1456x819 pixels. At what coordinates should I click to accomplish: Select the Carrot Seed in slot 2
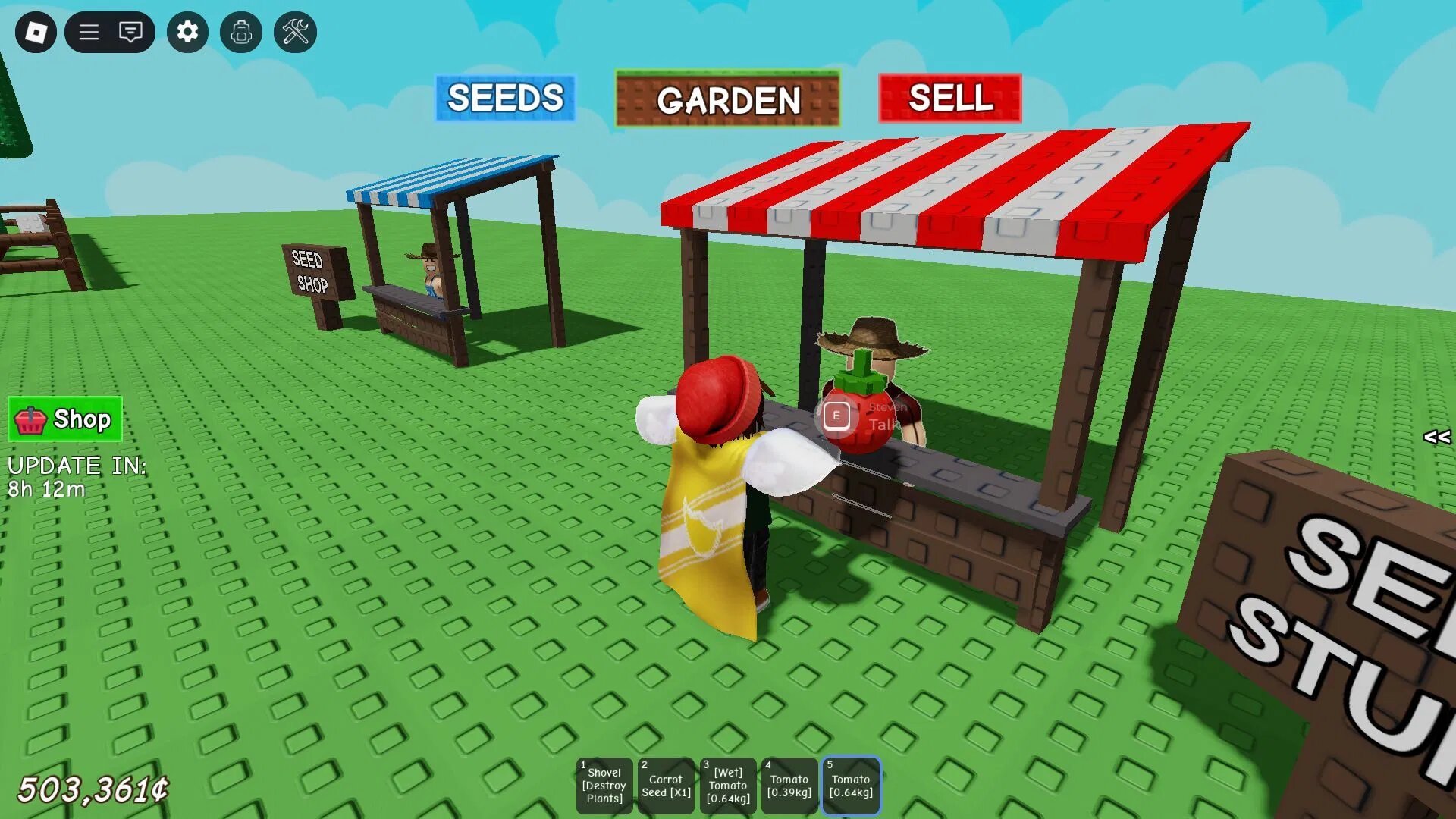[665, 784]
